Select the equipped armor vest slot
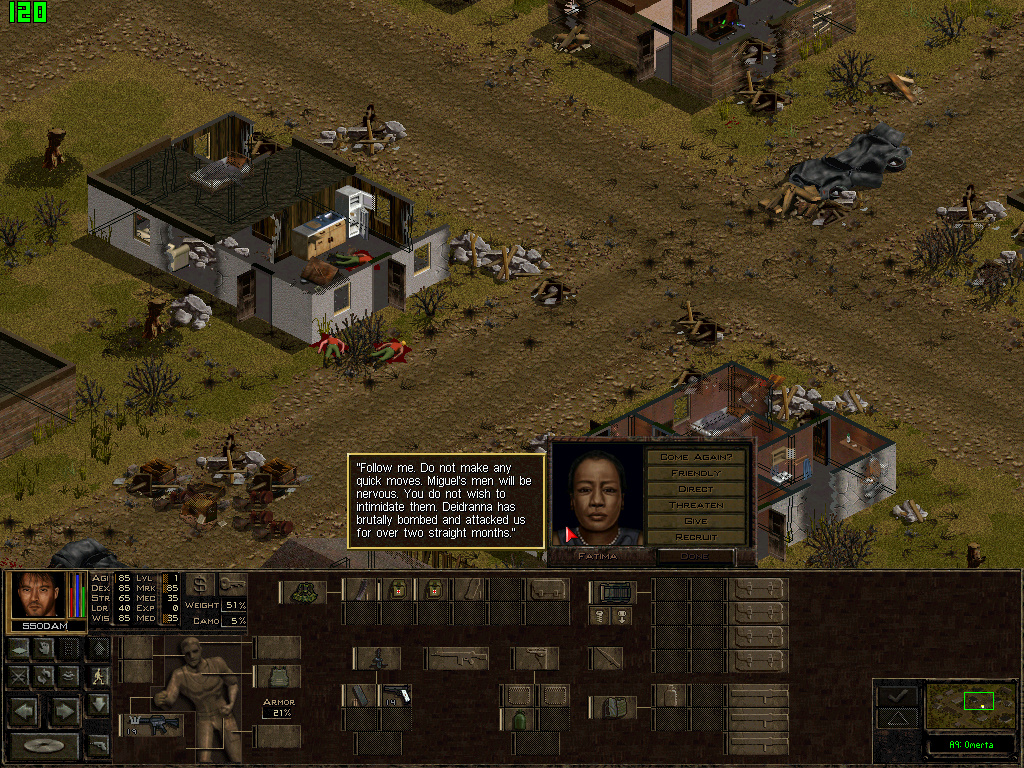1024x768 pixels. 277,677
